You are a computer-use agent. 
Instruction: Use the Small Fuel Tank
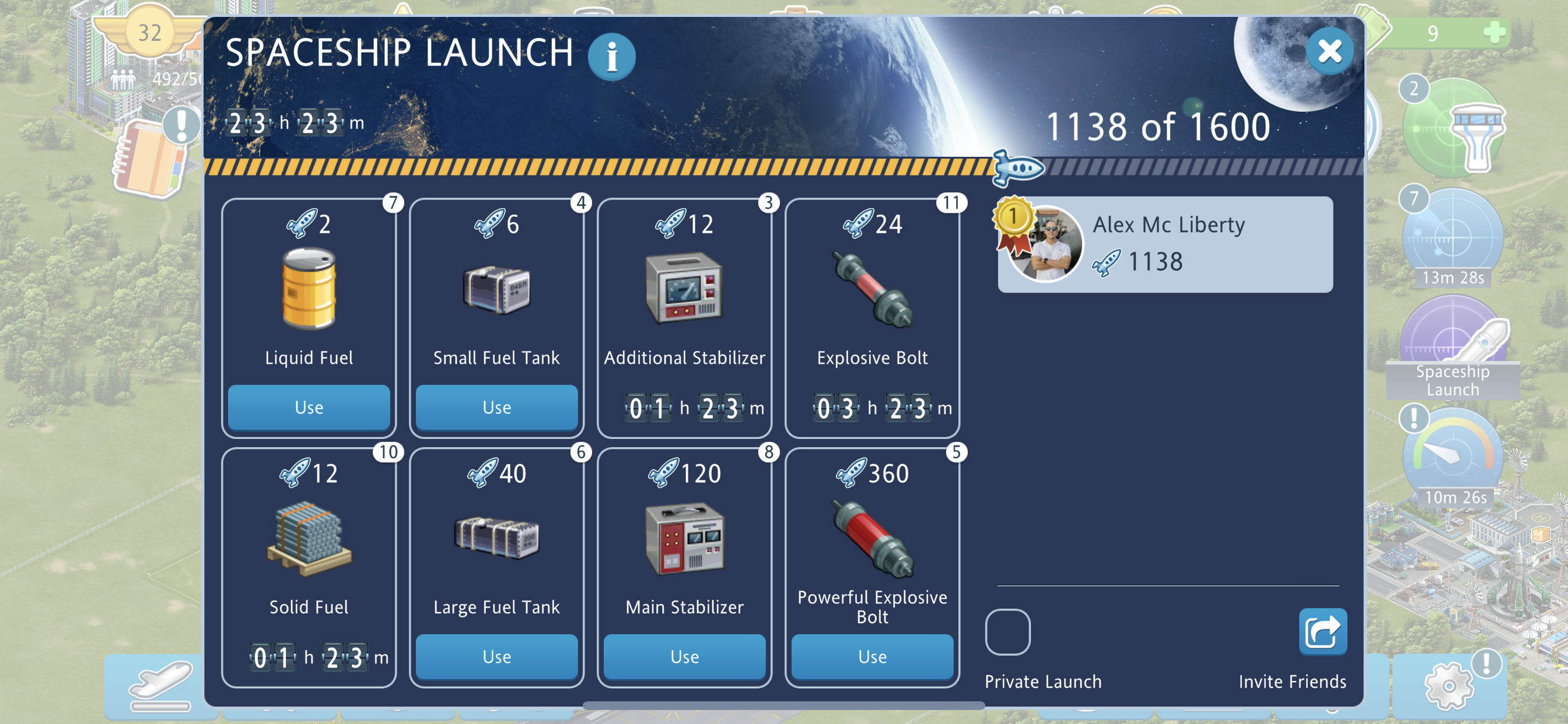coord(496,407)
